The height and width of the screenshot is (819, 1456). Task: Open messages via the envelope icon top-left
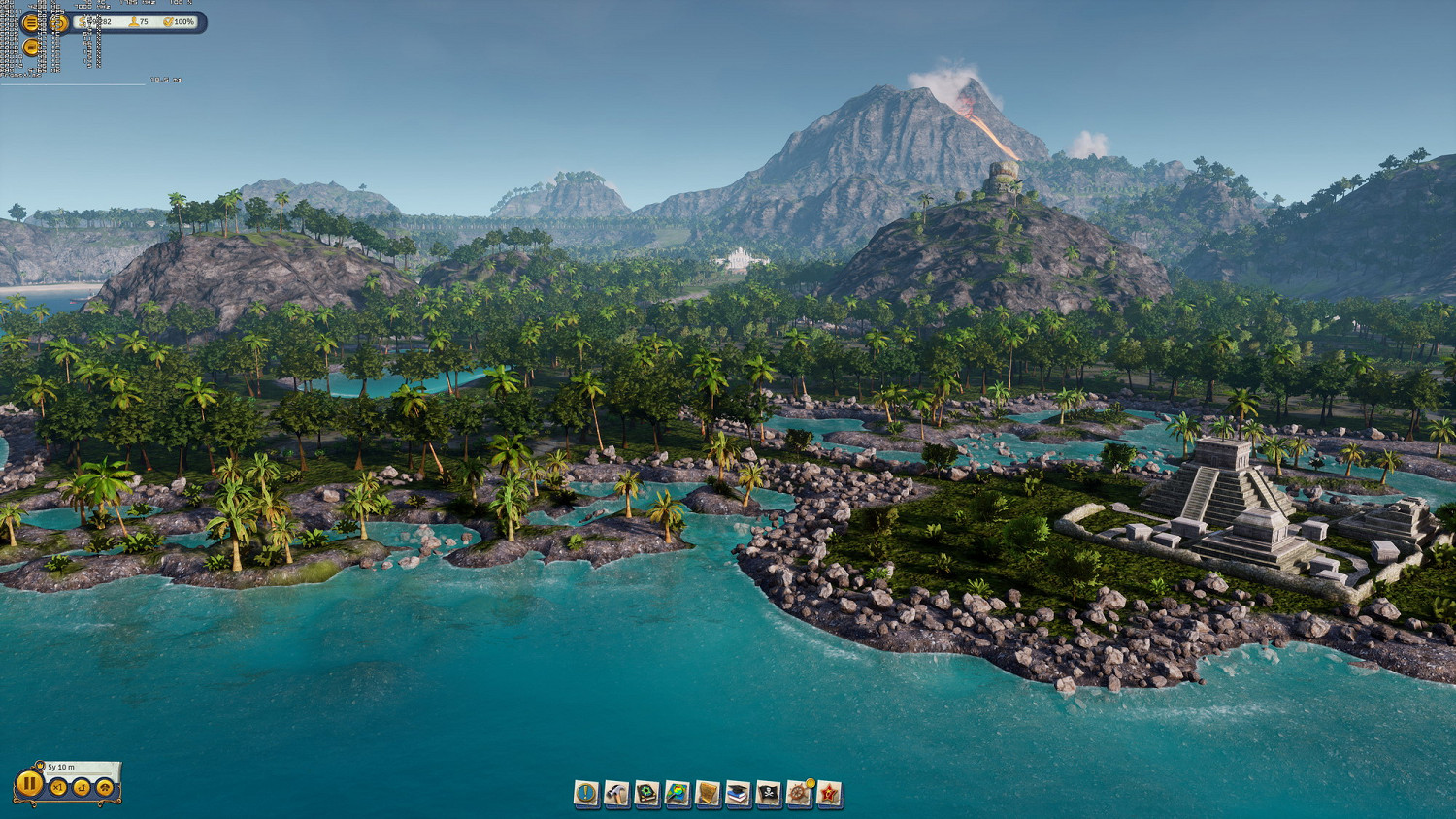pyautogui.click(x=30, y=47)
